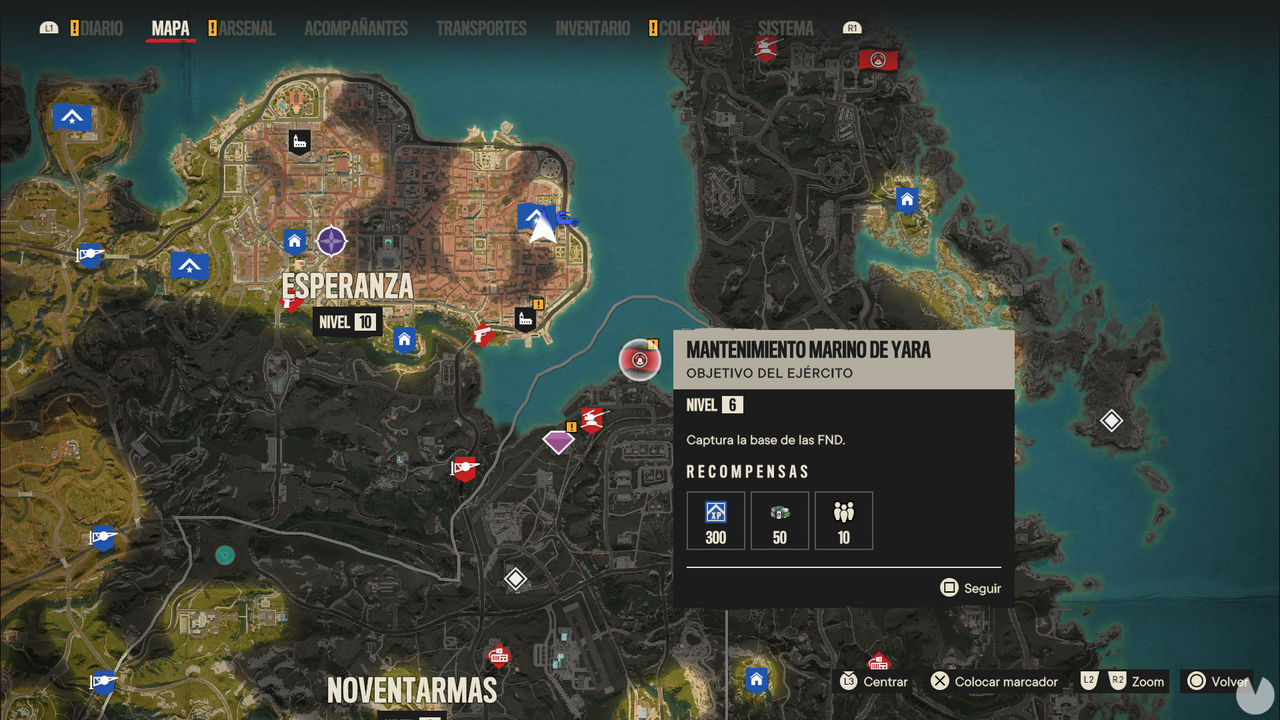Click the red military objective icon in the top right
Screen dimensions: 1280x720
(878, 59)
